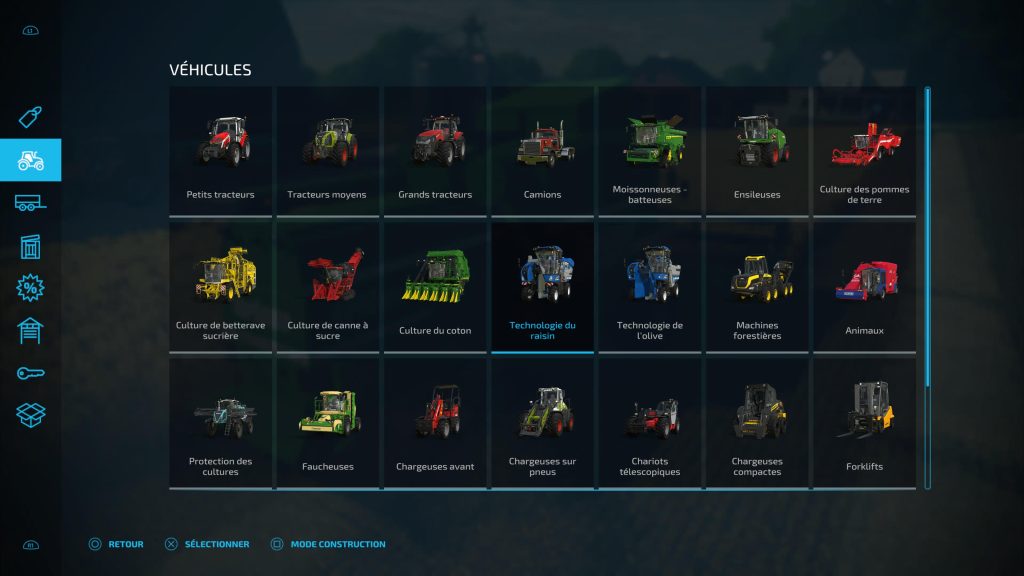1024x576 pixels.
Task: Open the percent sale badge tab
Action: click(30, 288)
